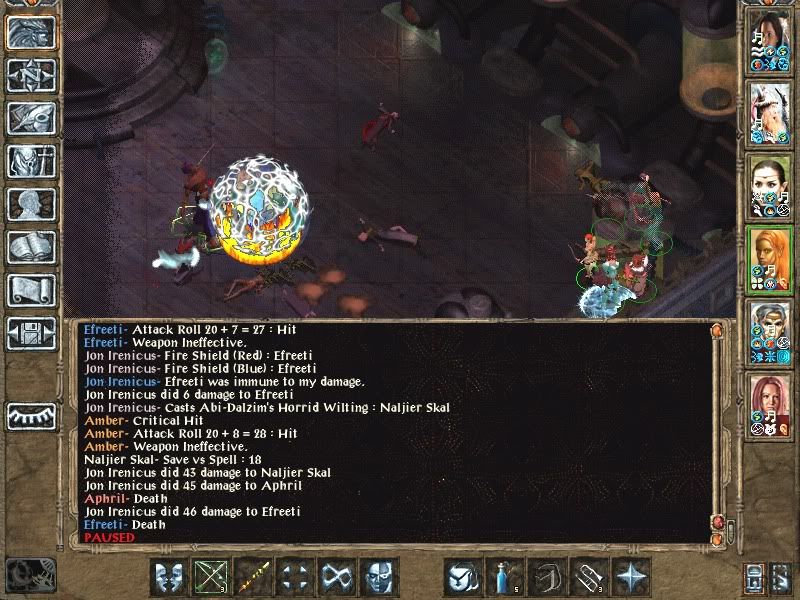Show the character record sheet
This screenshot has height=600, width=800.
click(x=31, y=204)
